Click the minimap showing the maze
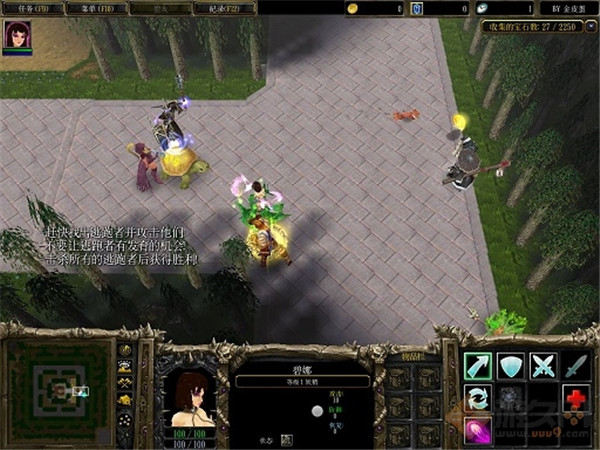The width and height of the screenshot is (600, 450). pyautogui.click(x=55, y=386)
